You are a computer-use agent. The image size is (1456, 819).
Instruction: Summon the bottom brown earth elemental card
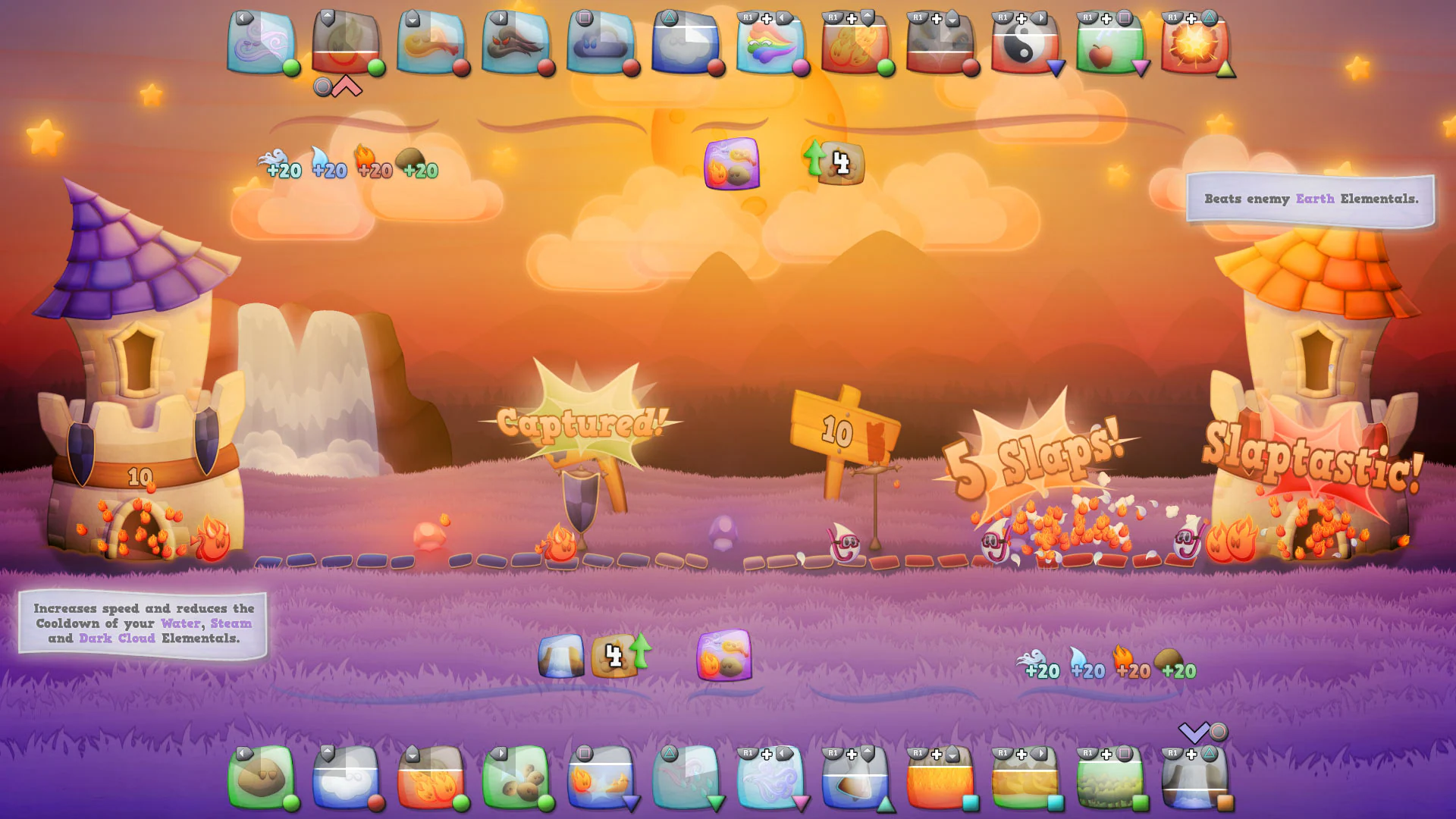pos(261,777)
